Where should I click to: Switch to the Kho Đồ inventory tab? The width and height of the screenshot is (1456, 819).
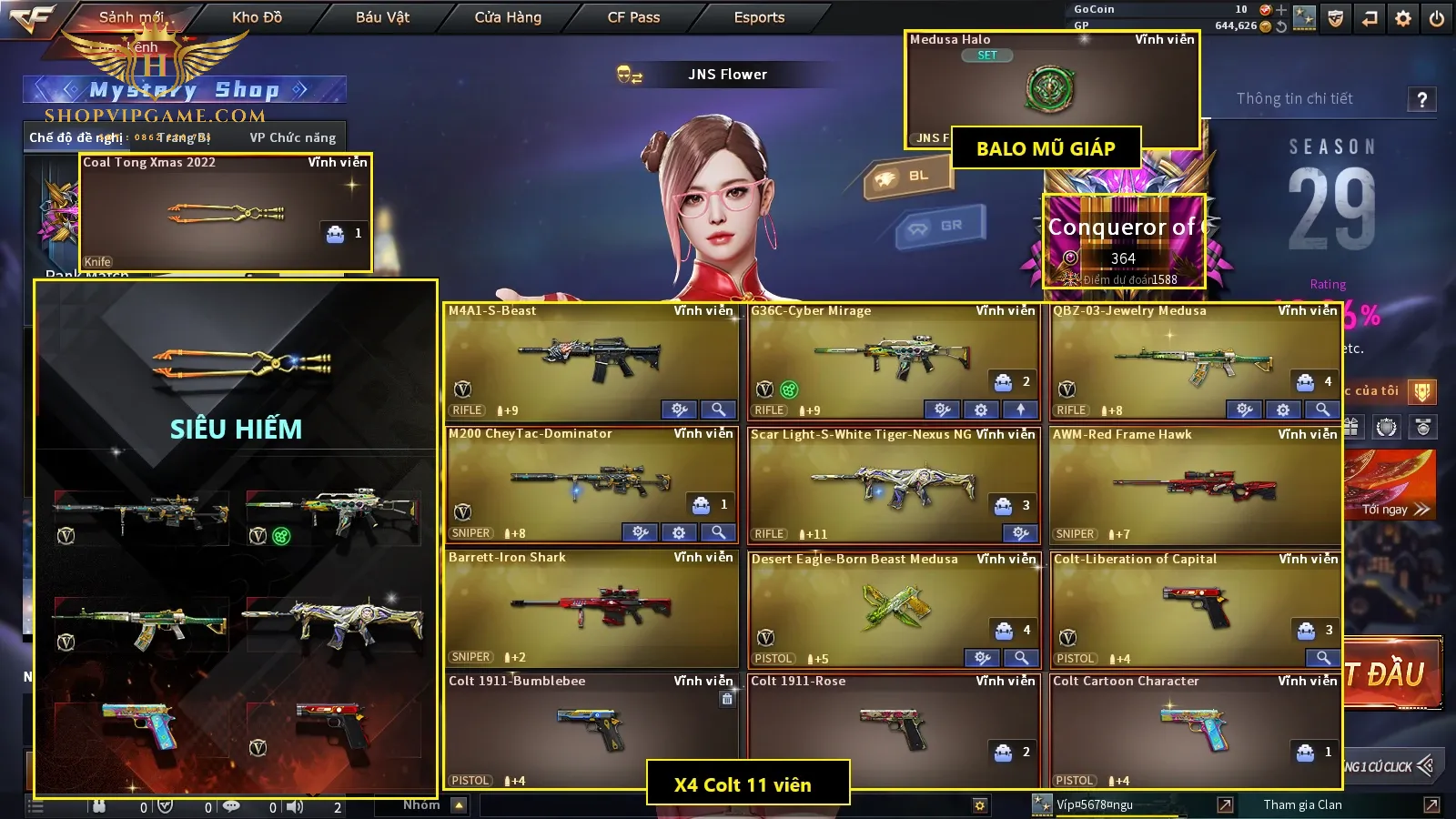coord(257,17)
